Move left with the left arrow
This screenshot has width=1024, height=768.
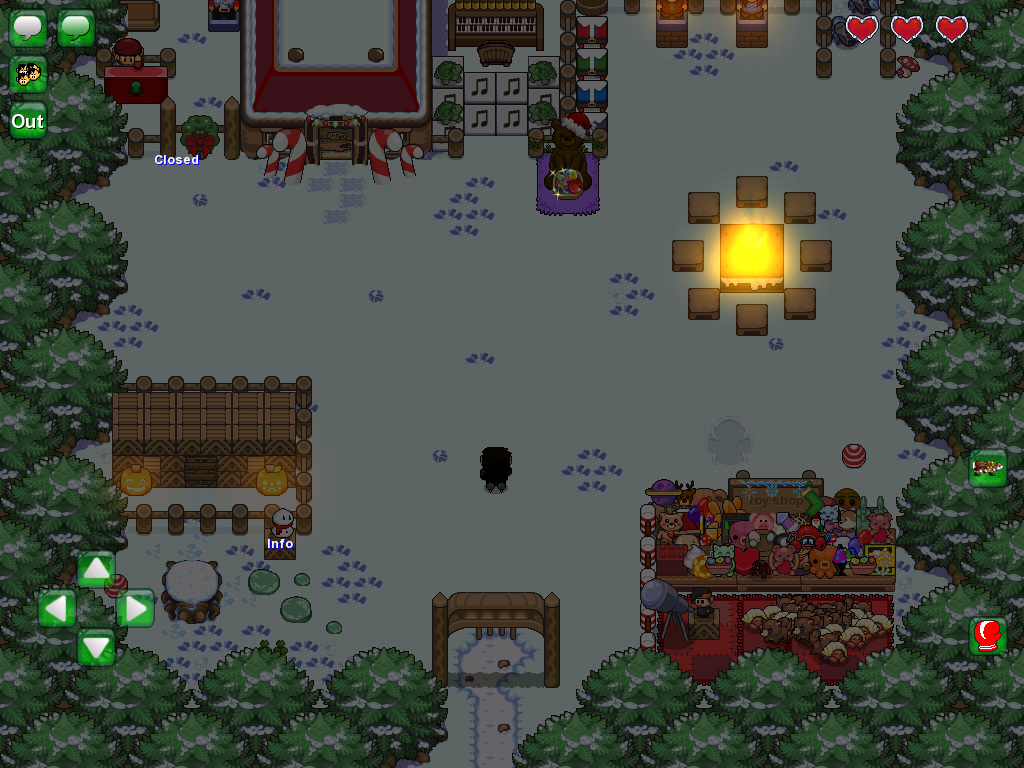(x=57, y=608)
